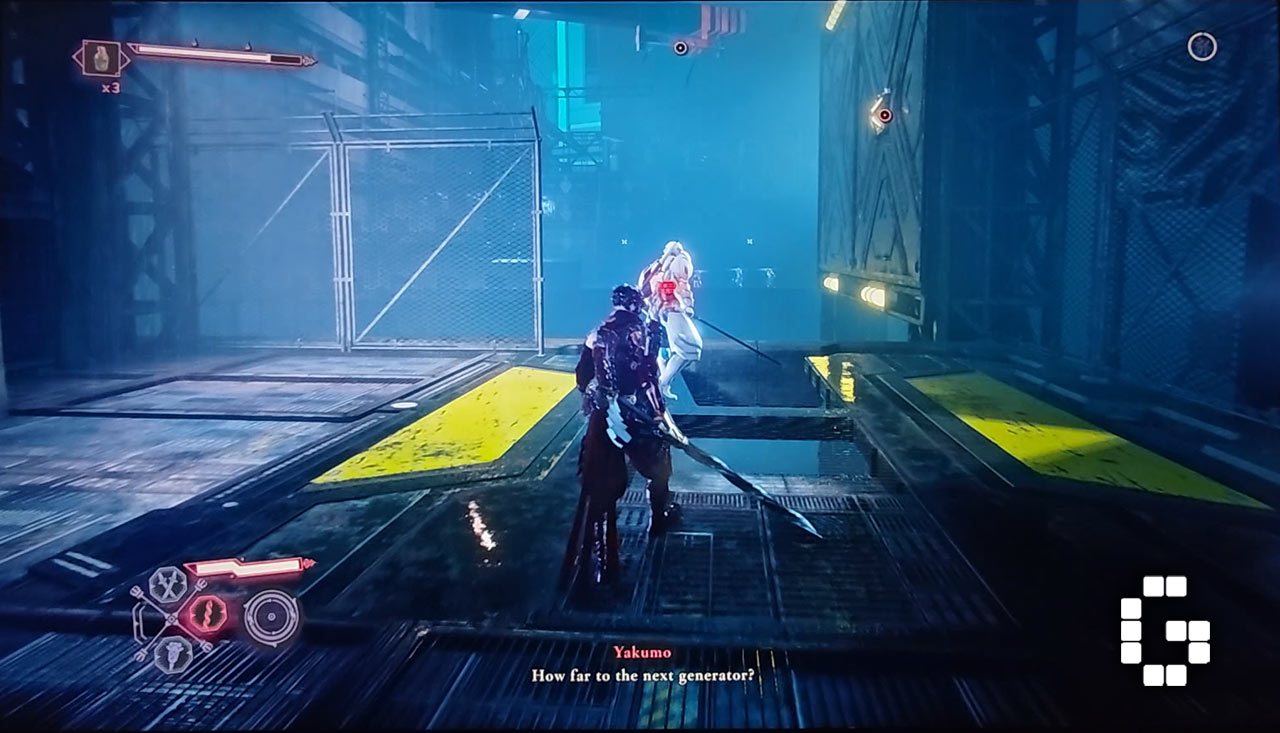Select the crossed swords weapon slot

pos(167,583)
